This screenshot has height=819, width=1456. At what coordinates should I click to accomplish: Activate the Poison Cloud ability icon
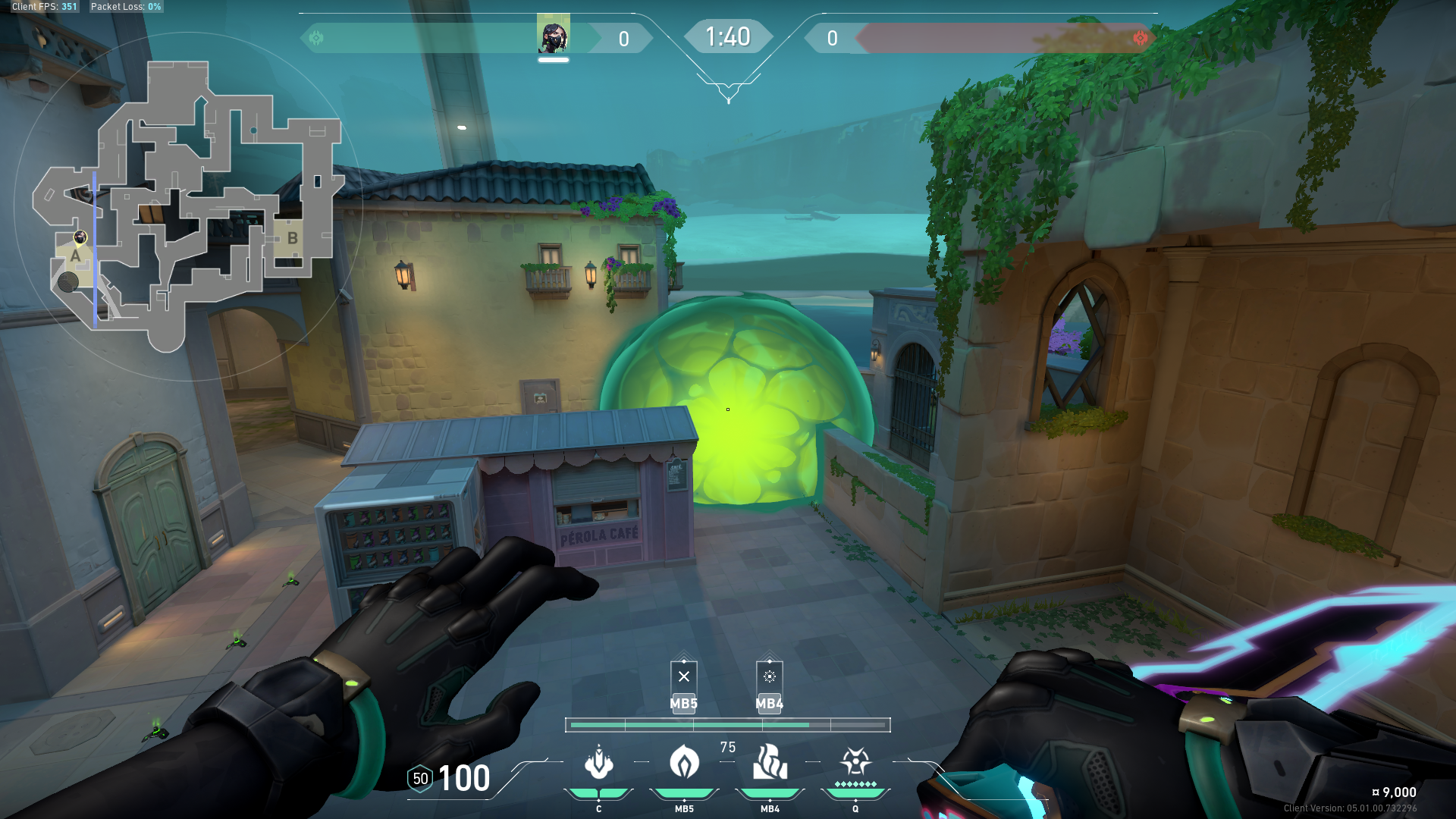(x=684, y=763)
